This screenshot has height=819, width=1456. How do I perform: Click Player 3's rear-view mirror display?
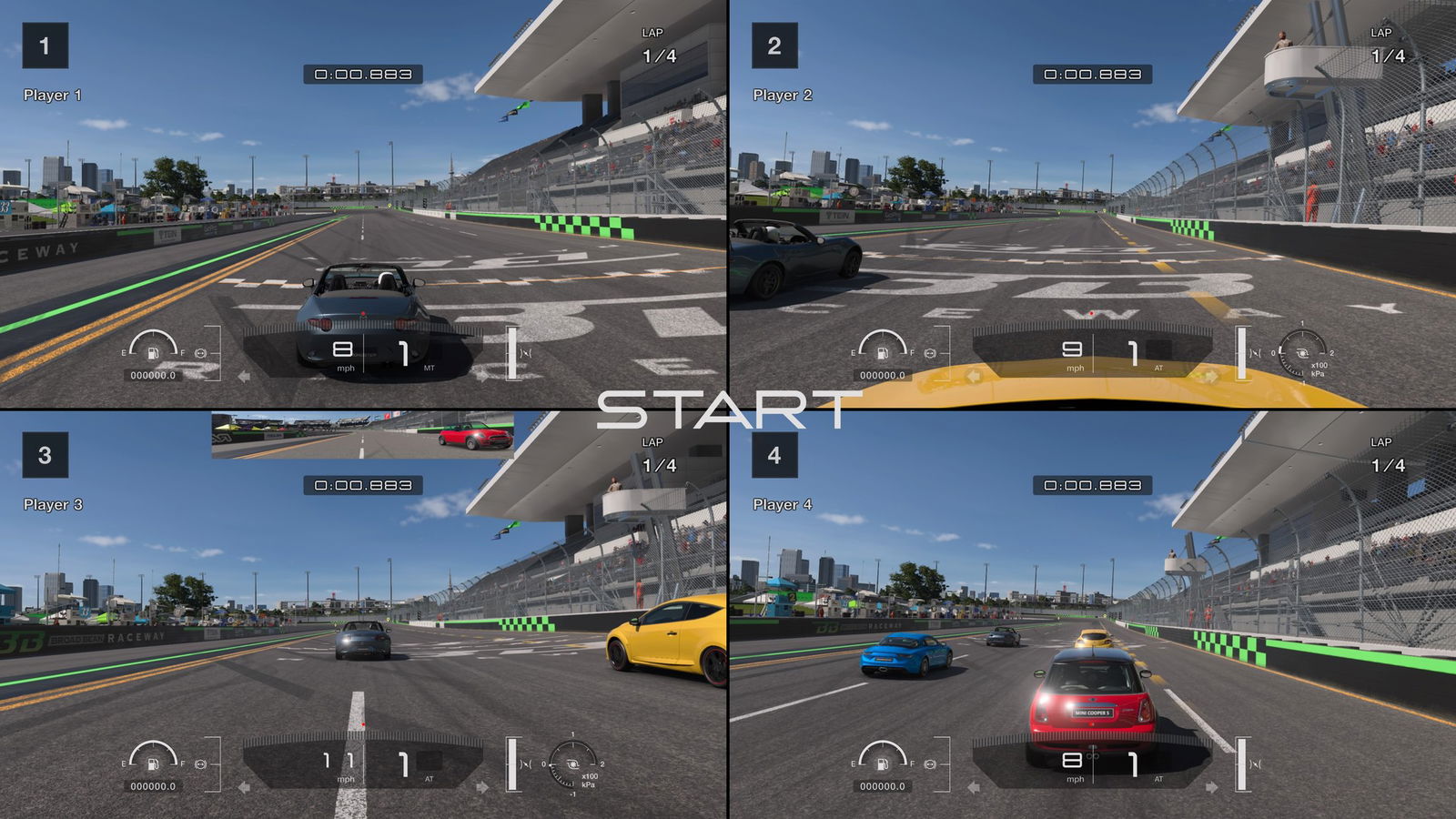pyautogui.click(x=363, y=435)
